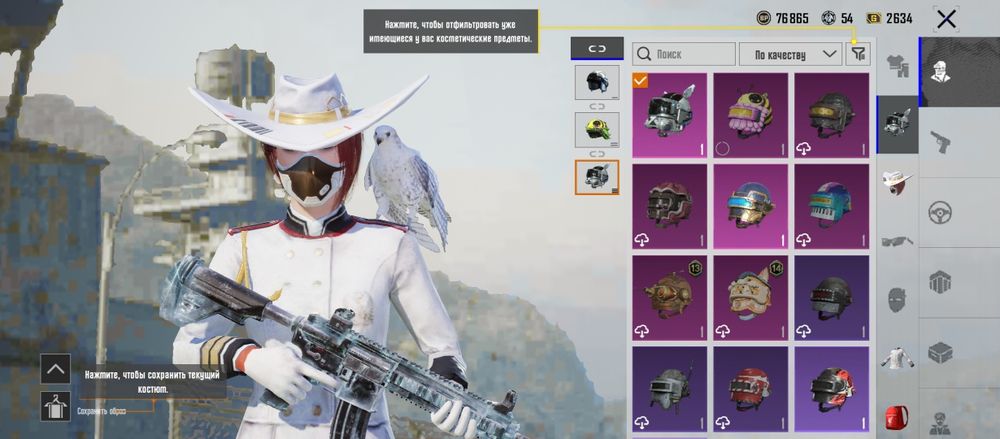Click the Поиск search field
Screen dimensions: 1000x439
[684, 54]
